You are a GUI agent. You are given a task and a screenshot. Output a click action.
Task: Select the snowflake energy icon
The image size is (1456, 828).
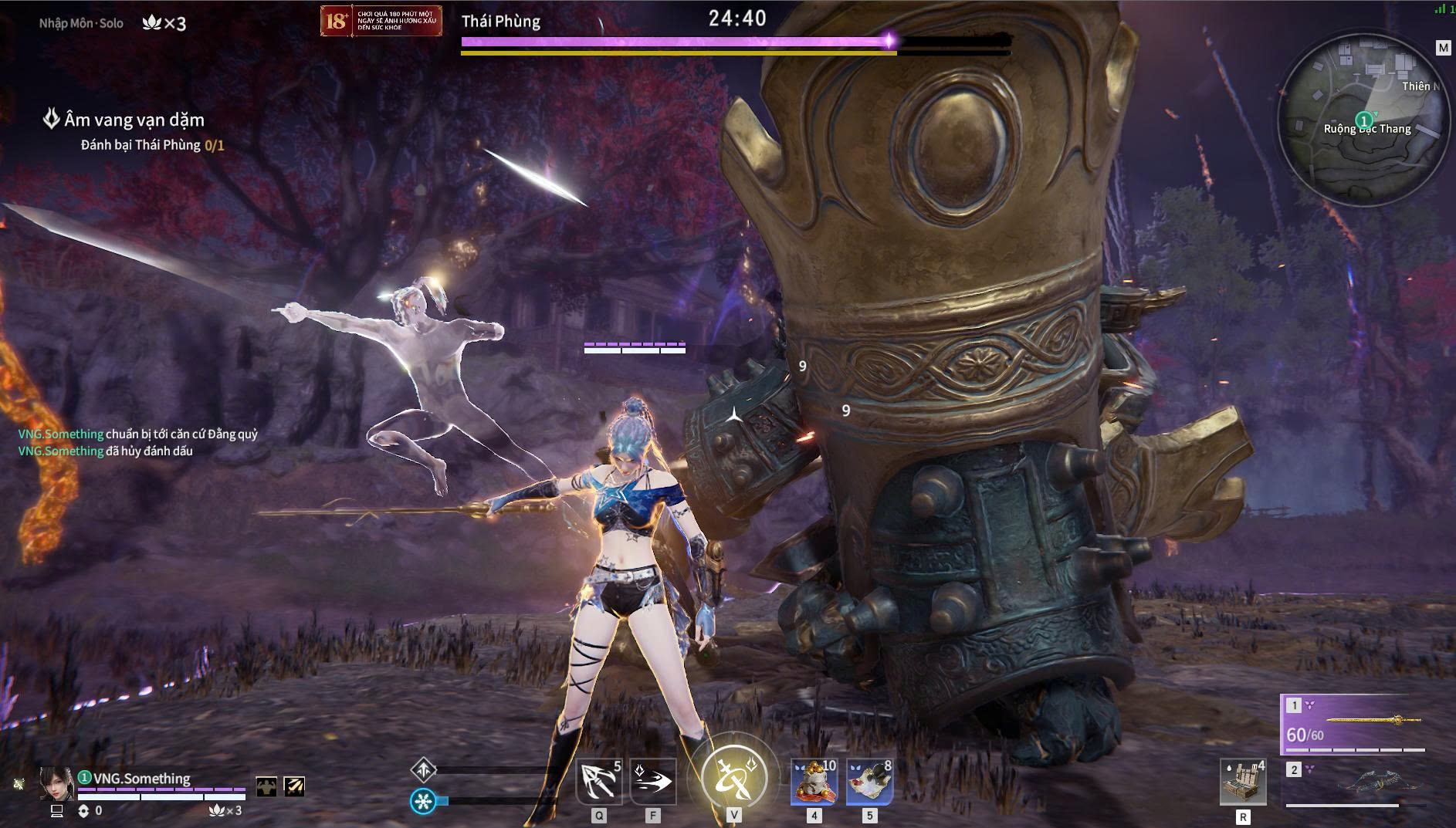coord(422,801)
